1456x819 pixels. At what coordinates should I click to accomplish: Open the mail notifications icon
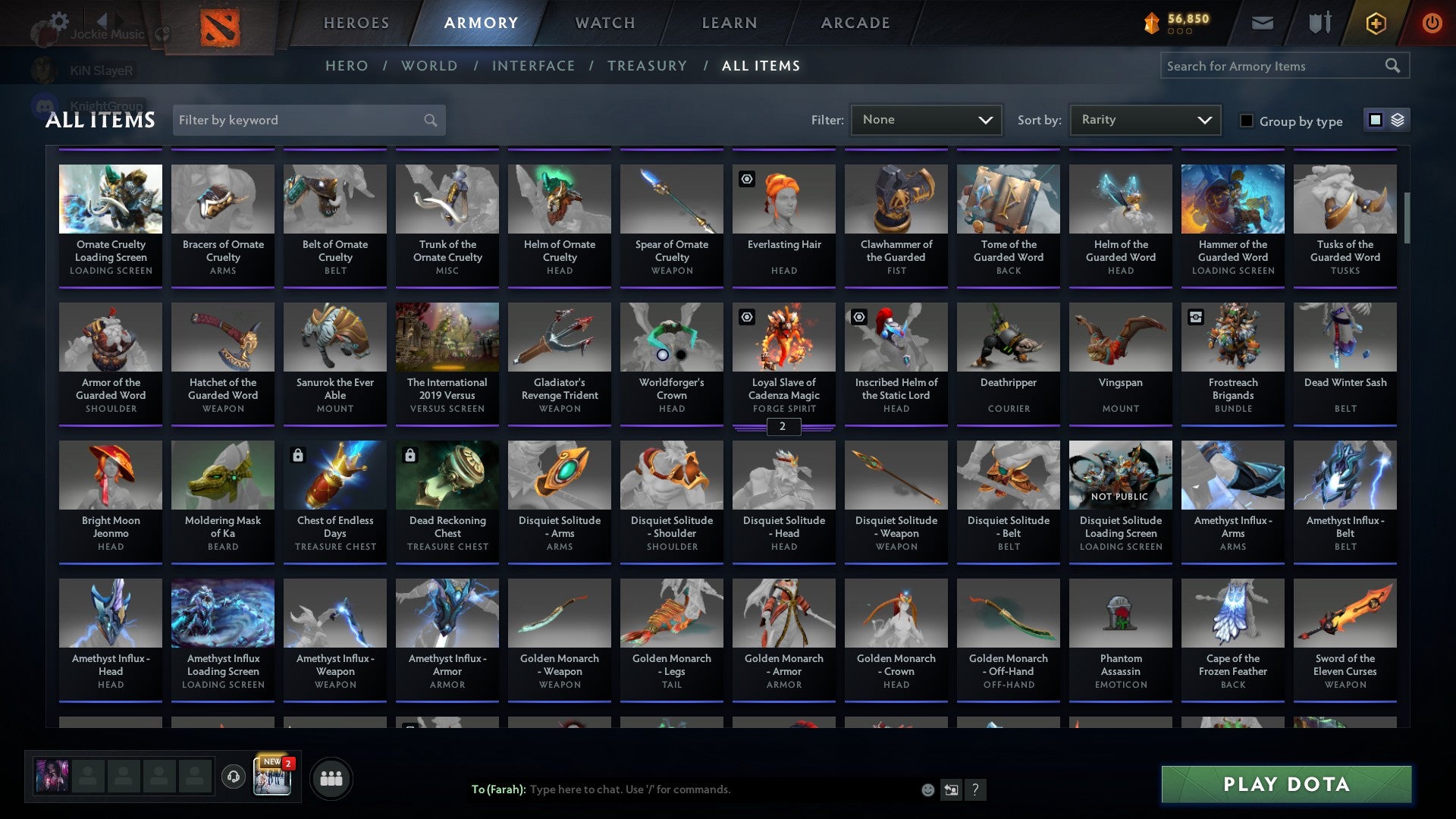click(x=1263, y=22)
